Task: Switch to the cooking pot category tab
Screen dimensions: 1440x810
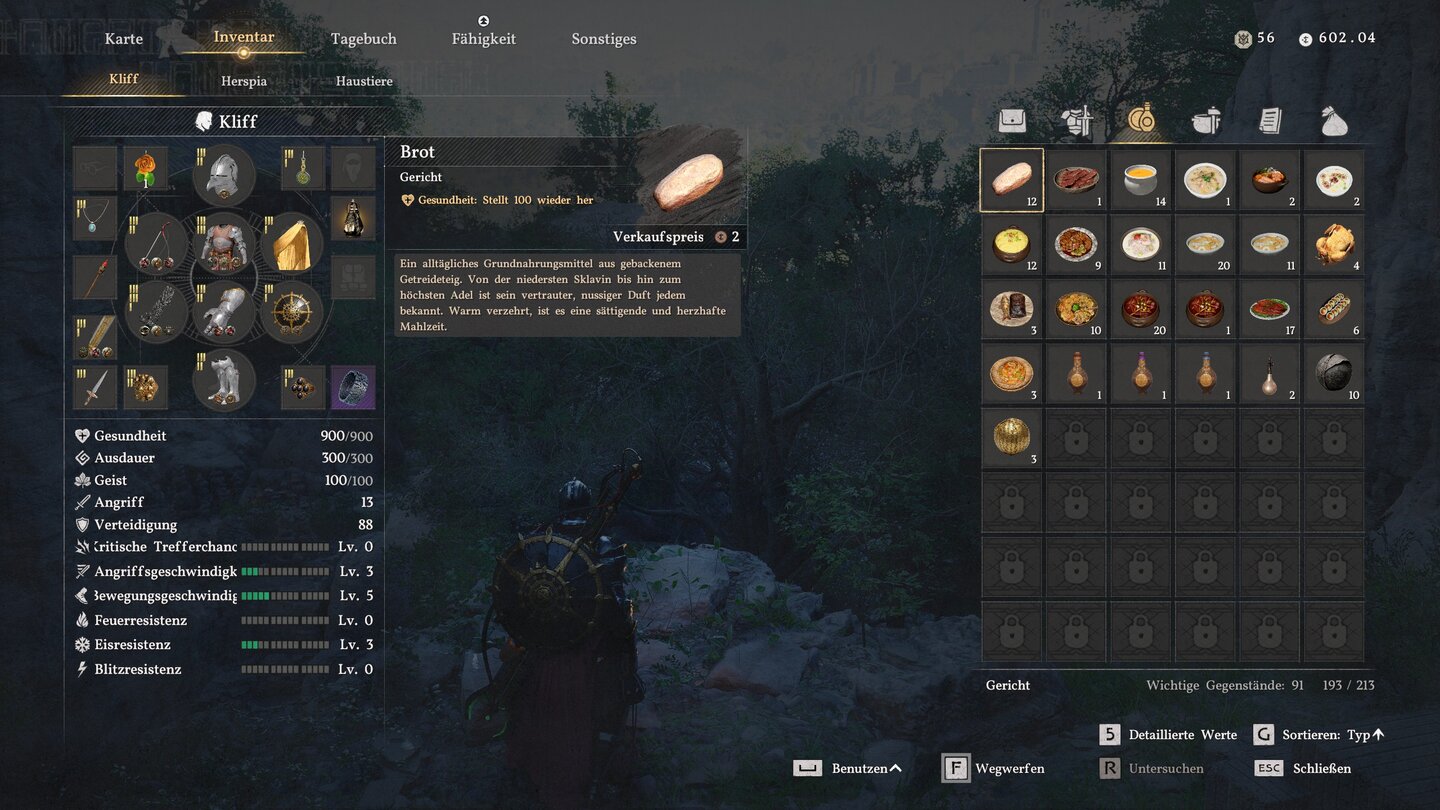Action: [1206, 121]
